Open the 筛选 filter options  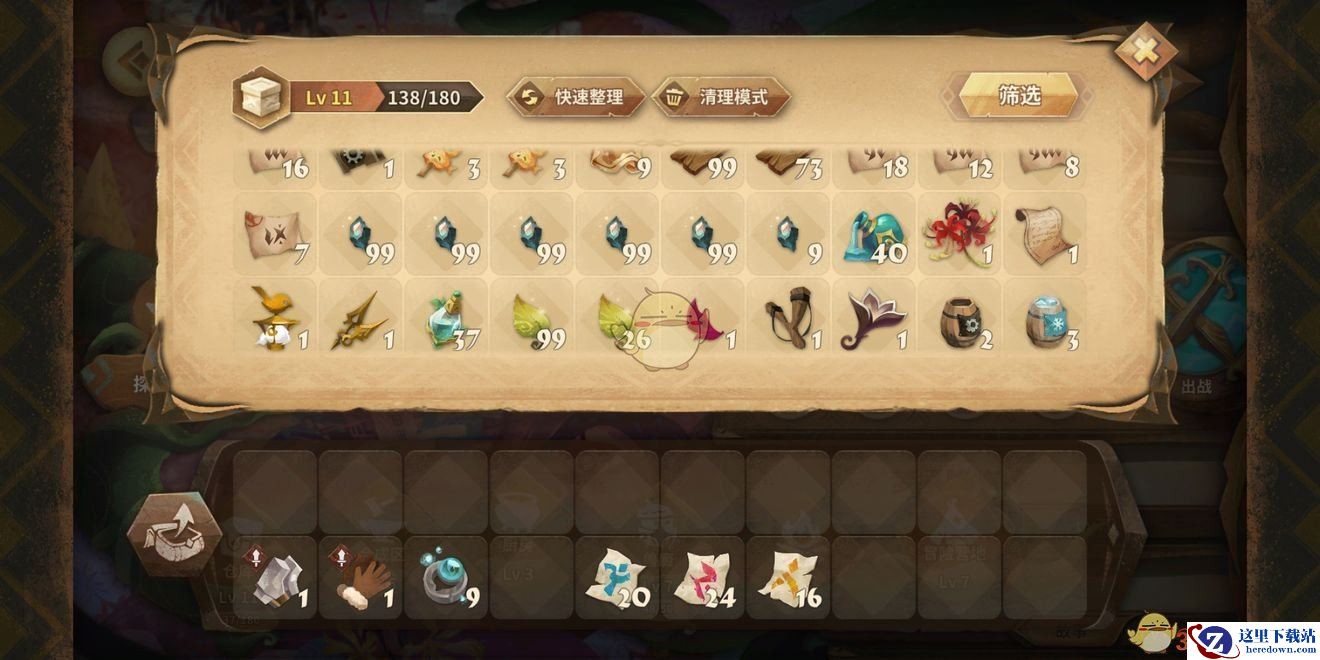[1019, 96]
